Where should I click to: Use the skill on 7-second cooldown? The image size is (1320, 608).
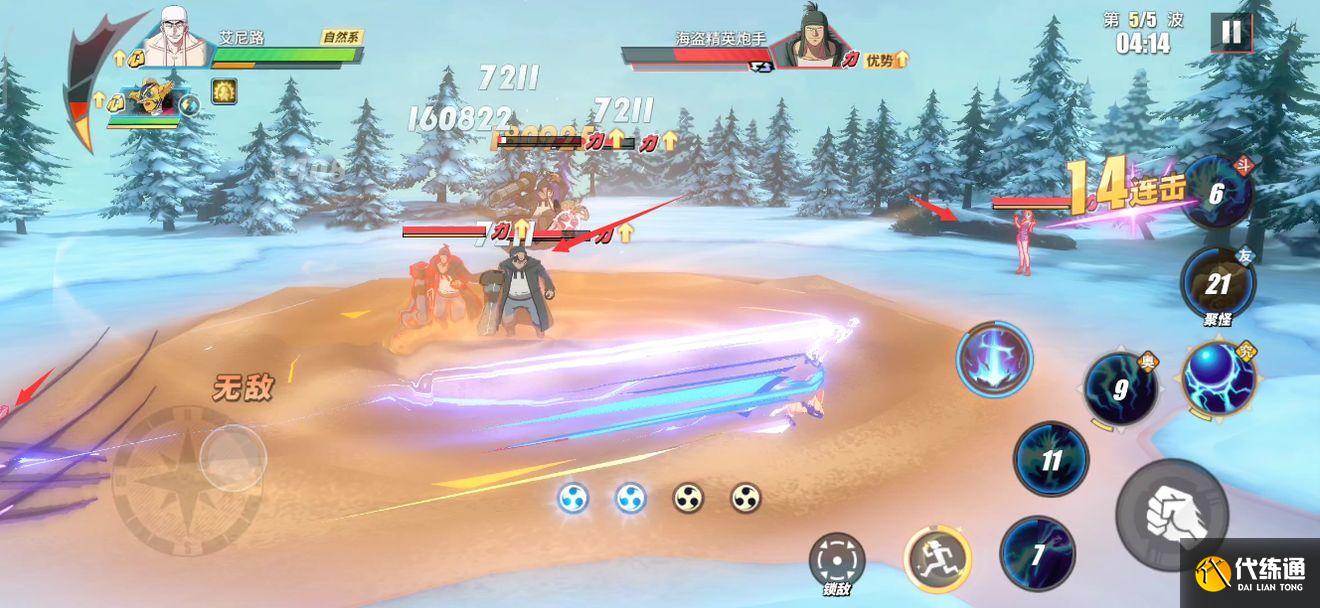point(1038,553)
